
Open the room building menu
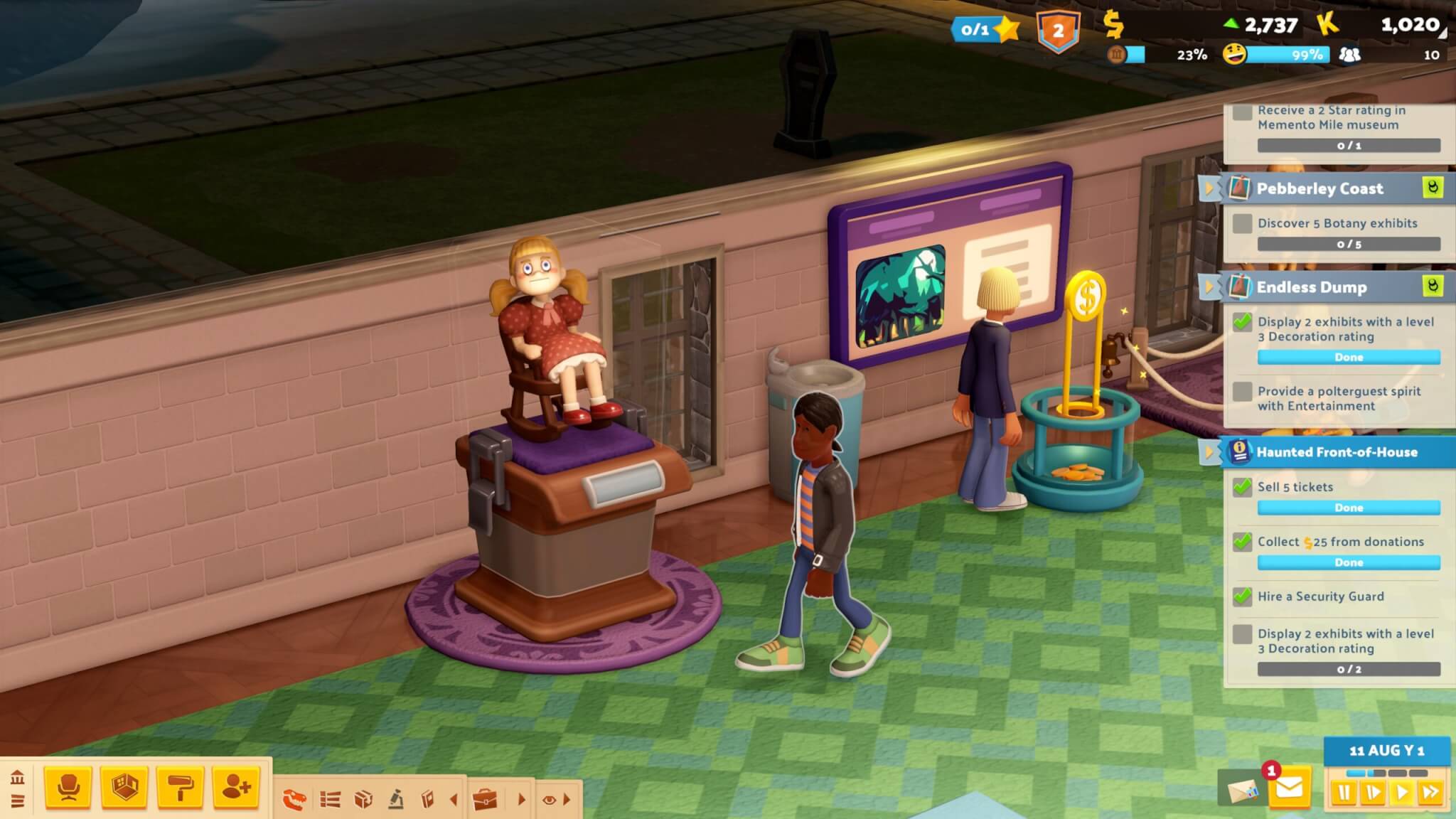pyautogui.click(x=124, y=788)
